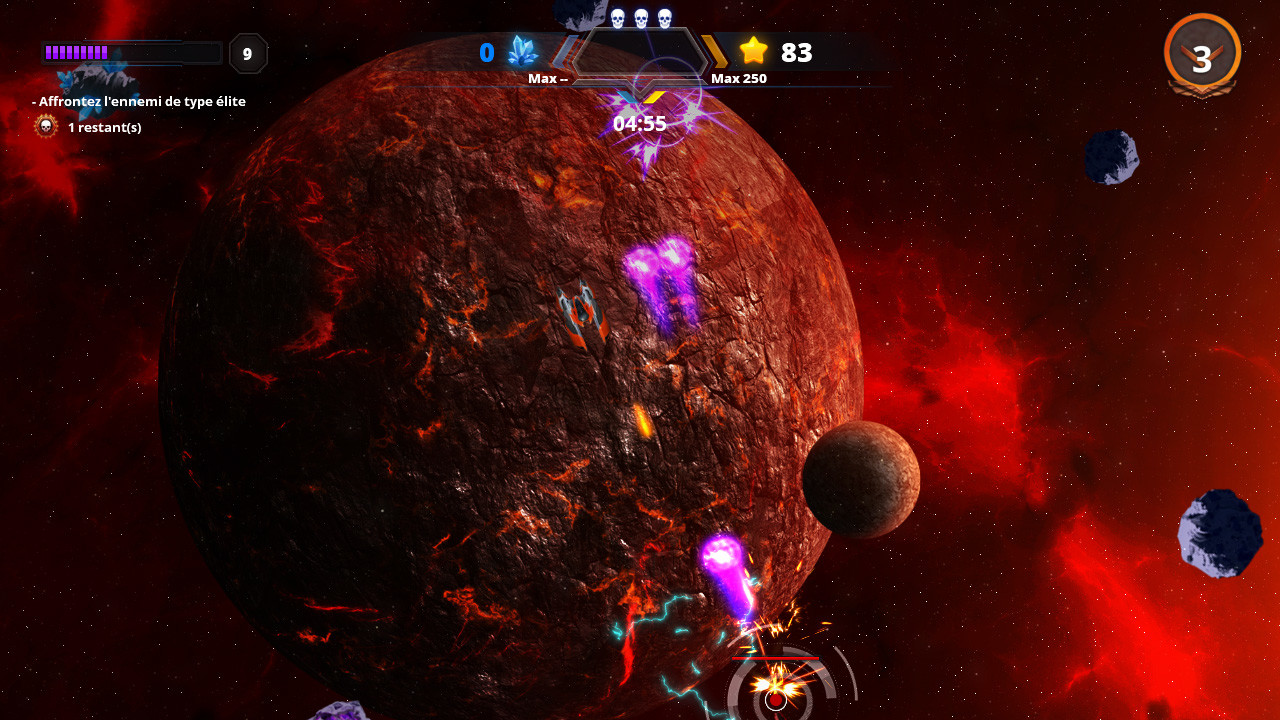Click the rightmost skull icon near the boss bar

pyautogui.click(x=663, y=17)
